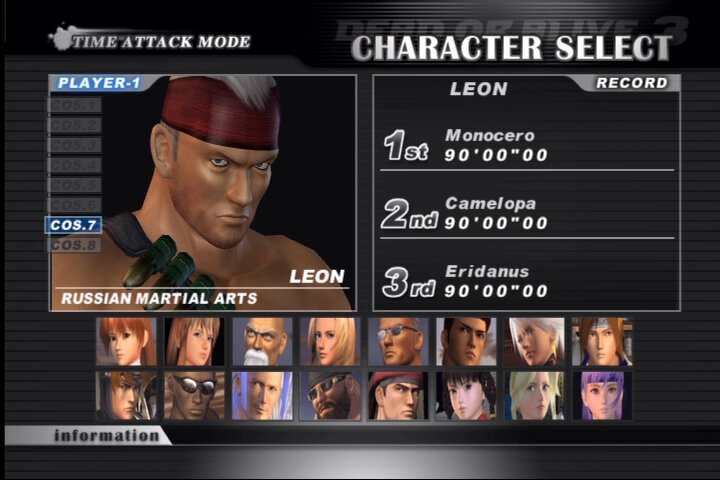
Task: Select the COS.1 costume option
Action: (x=74, y=105)
